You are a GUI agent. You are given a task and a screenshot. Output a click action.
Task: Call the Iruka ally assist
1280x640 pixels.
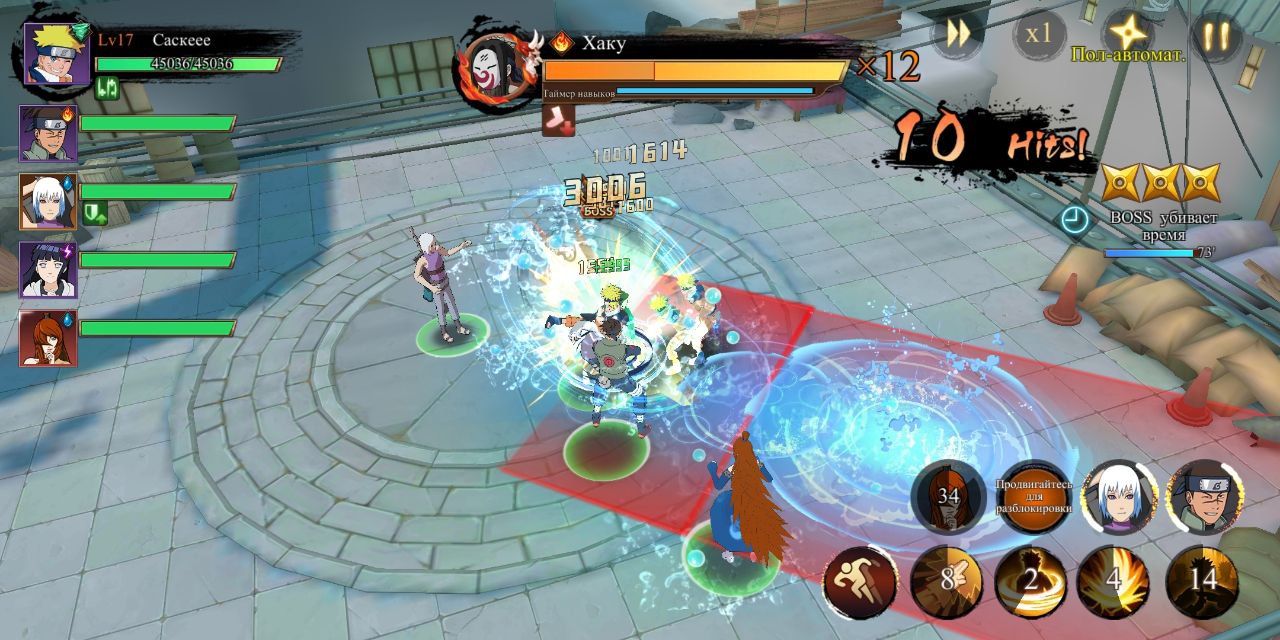click(1204, 497)
